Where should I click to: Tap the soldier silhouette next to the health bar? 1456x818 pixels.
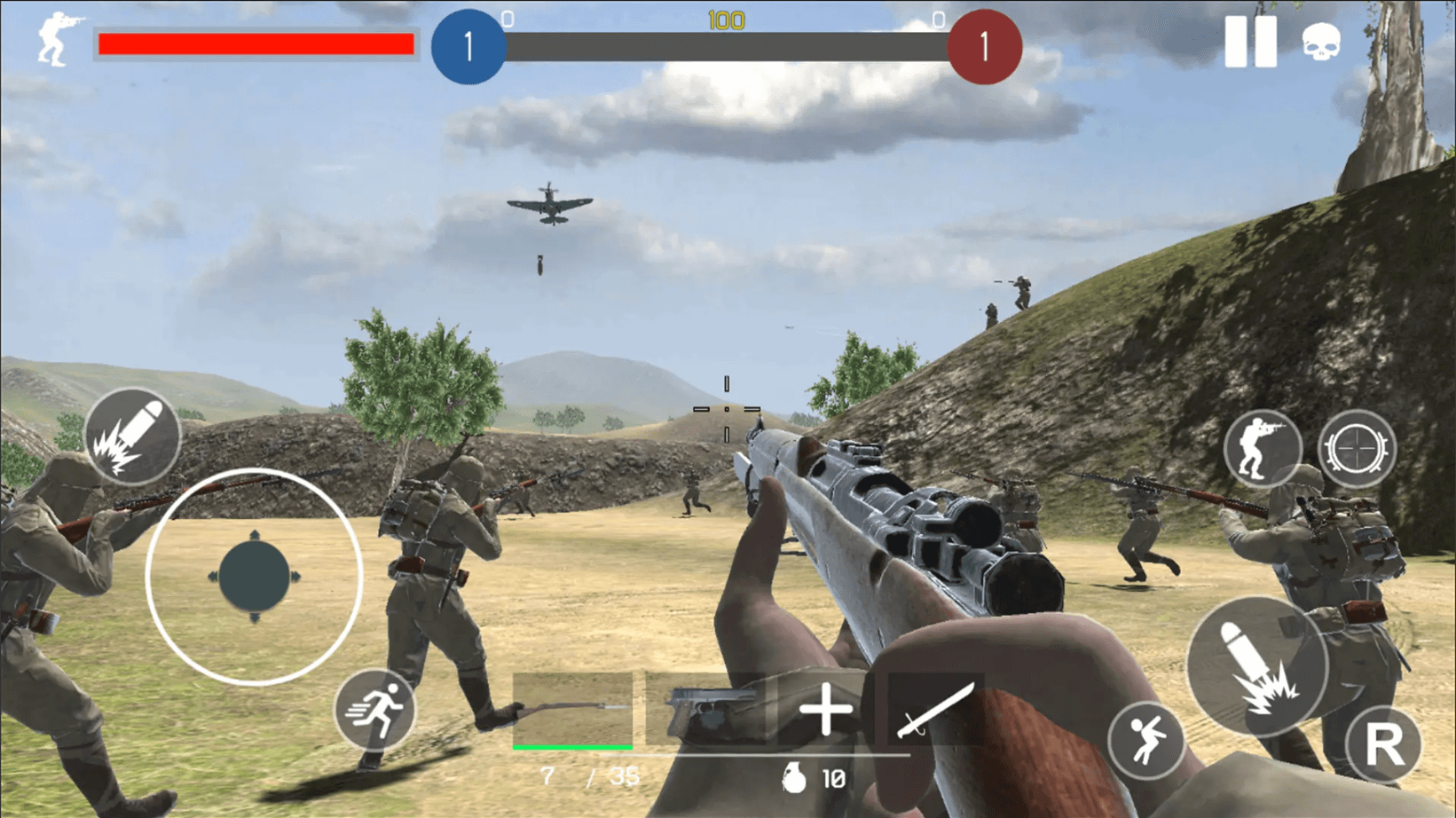click(x=51, y=40)
